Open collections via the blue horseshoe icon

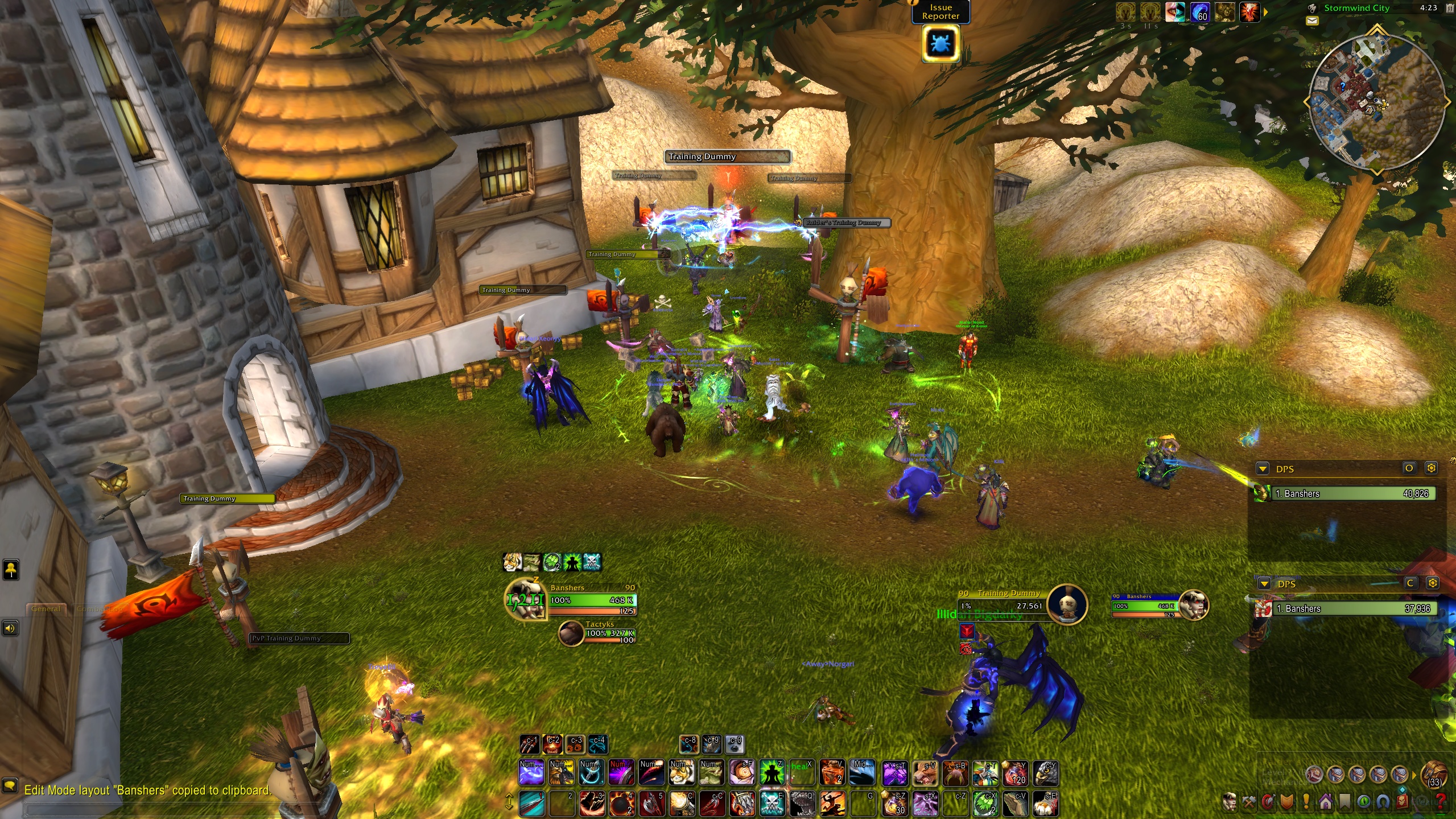click(x=1383, y=802)
